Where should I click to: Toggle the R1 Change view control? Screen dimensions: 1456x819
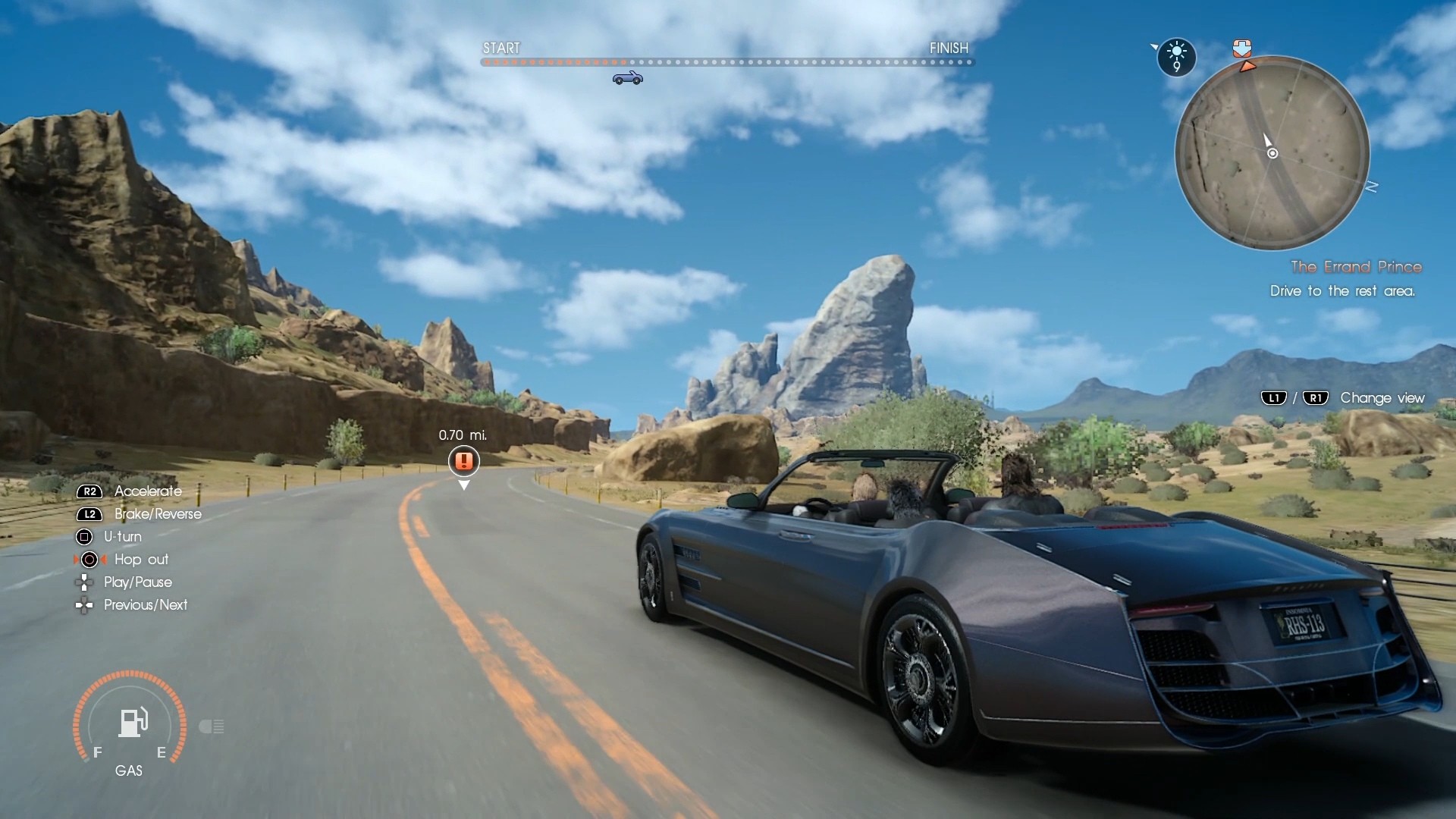coord(1316,397)
